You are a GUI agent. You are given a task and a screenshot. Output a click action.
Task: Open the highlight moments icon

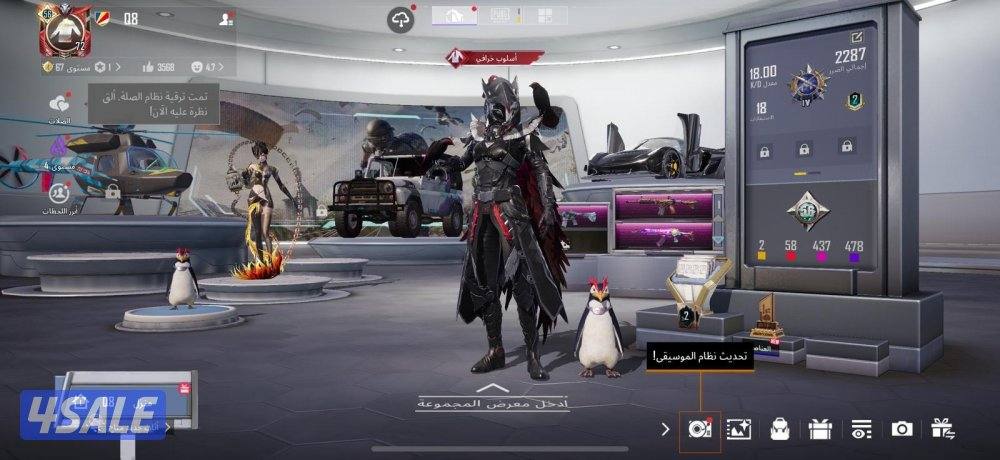54,192
